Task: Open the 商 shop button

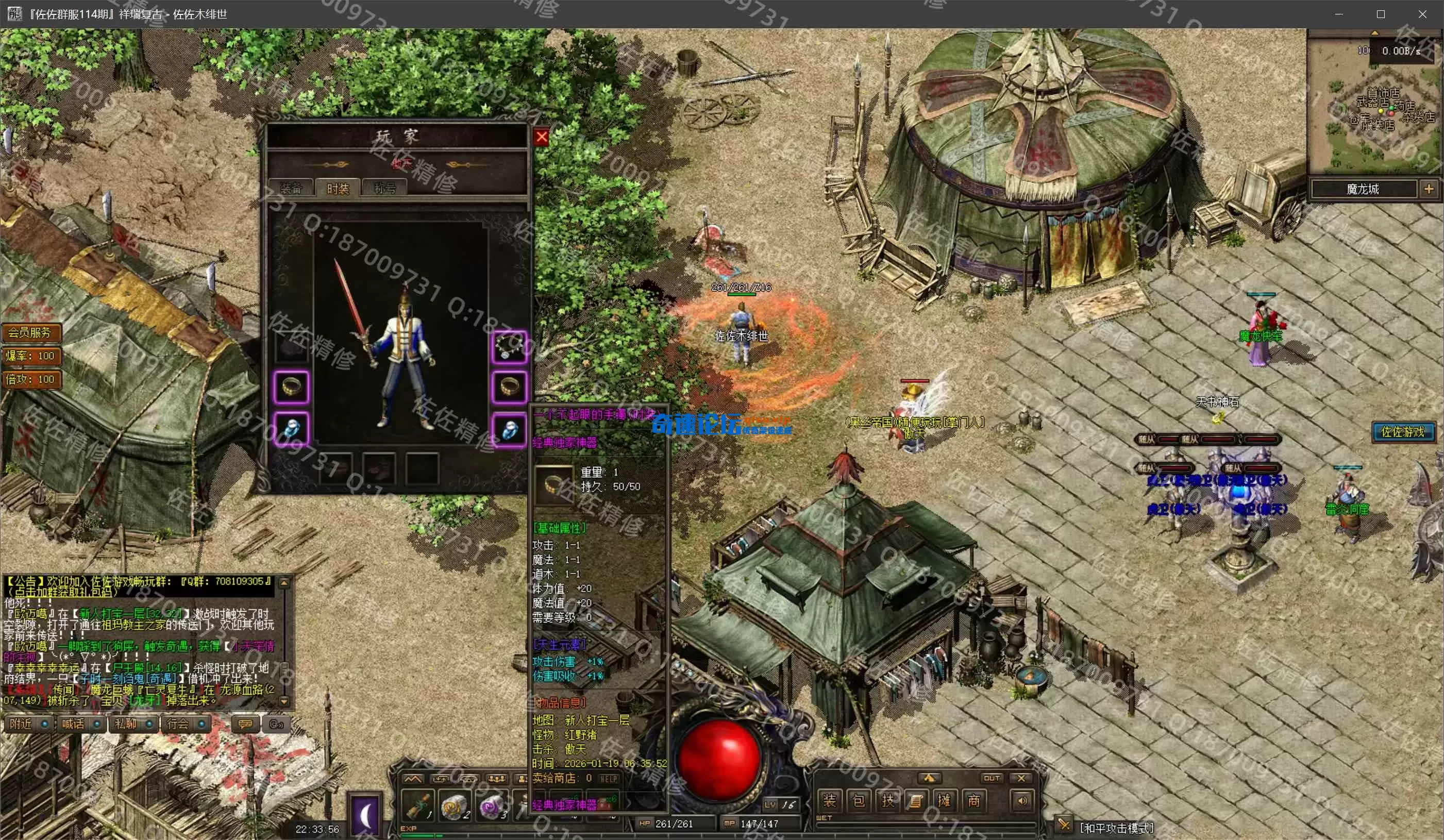Action: pos(973,800)
